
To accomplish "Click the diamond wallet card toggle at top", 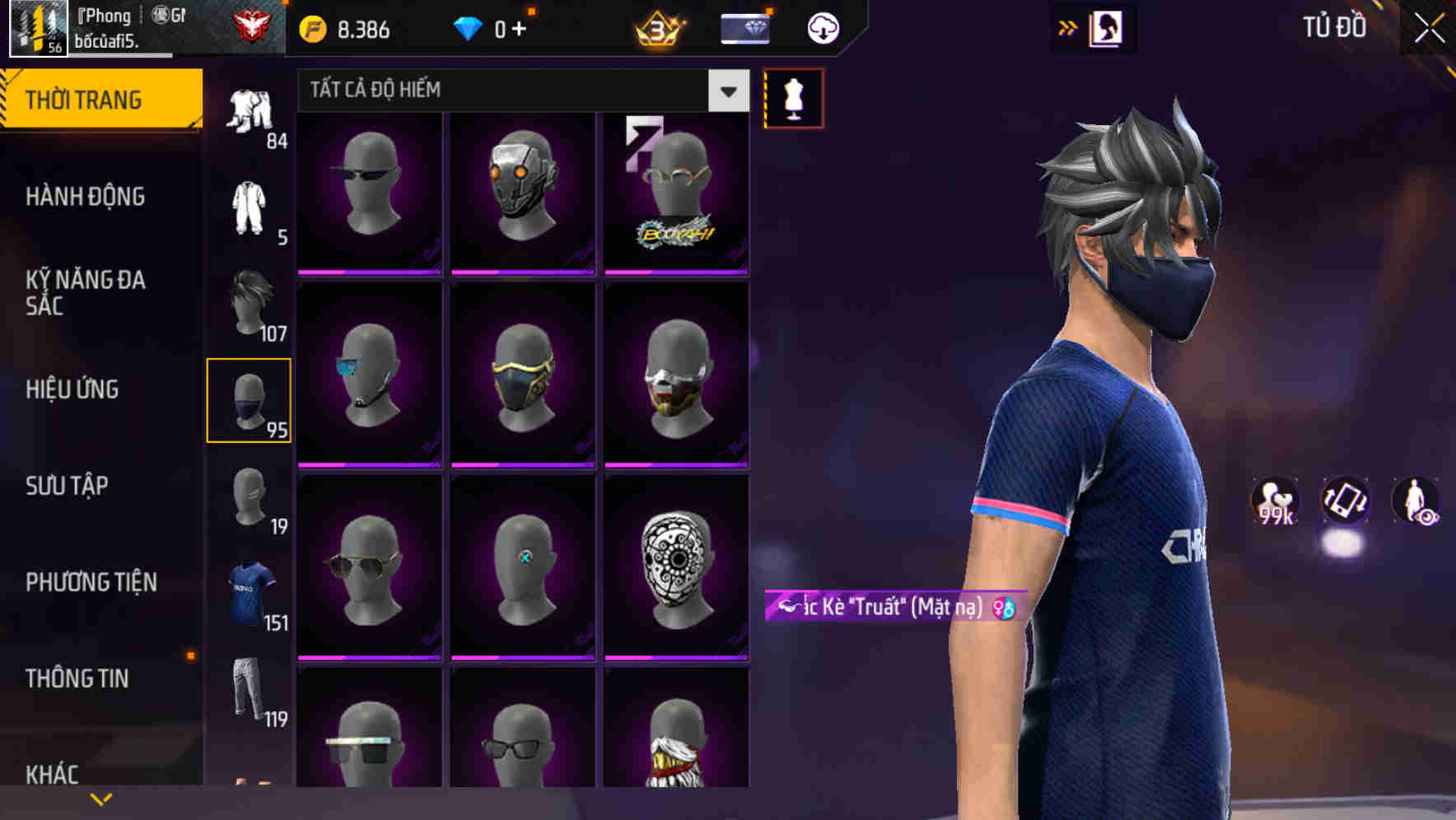I will tap(744, 27).
